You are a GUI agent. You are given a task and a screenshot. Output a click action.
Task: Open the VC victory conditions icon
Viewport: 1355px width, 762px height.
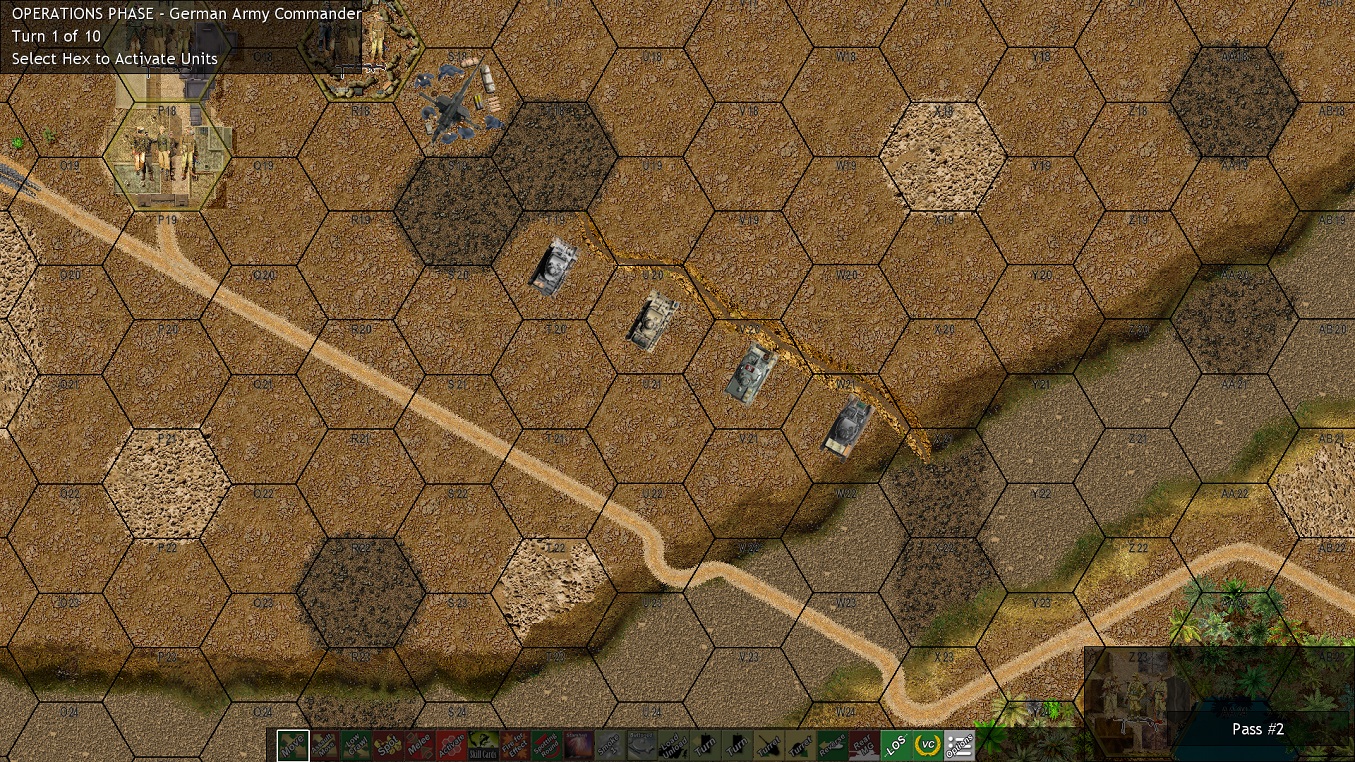927,744
